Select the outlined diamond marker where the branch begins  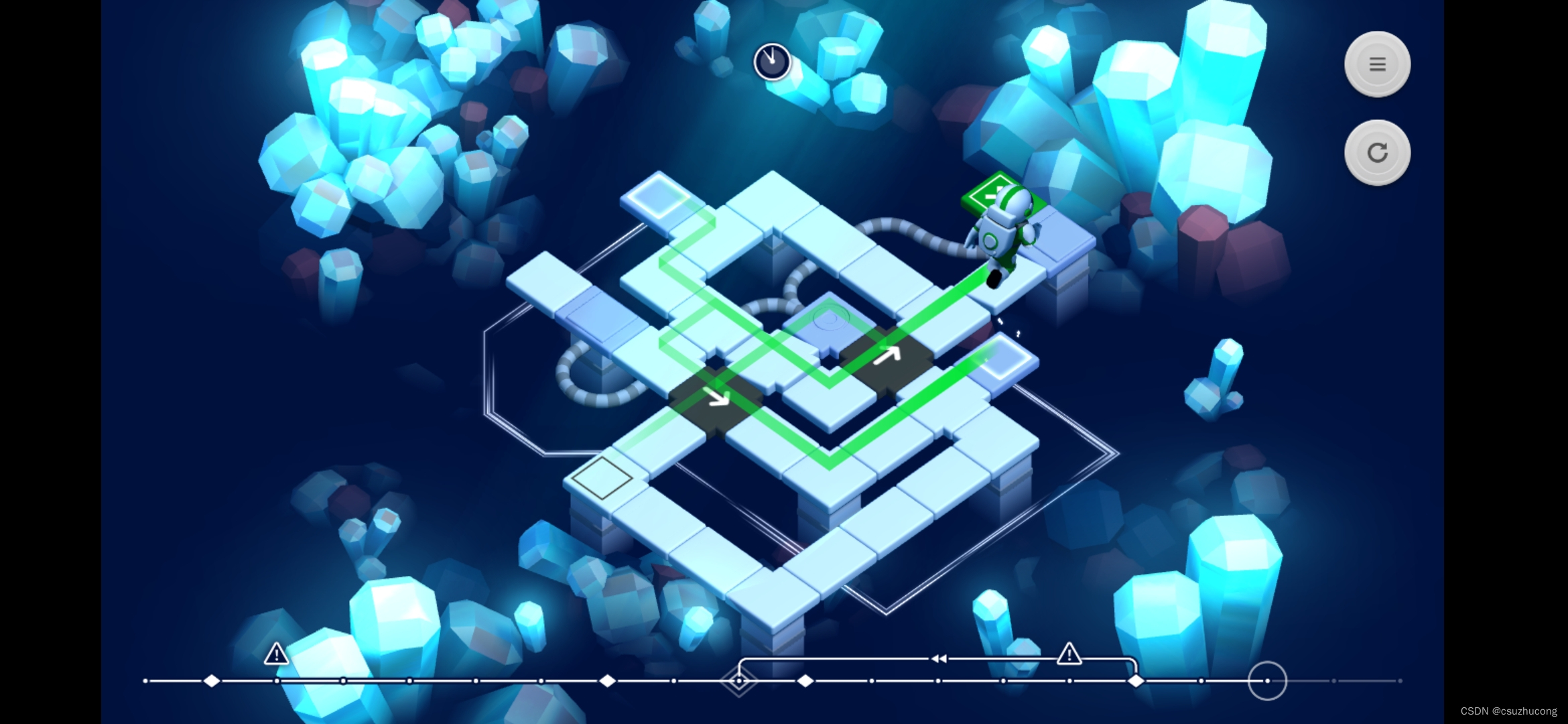point(738,680)
